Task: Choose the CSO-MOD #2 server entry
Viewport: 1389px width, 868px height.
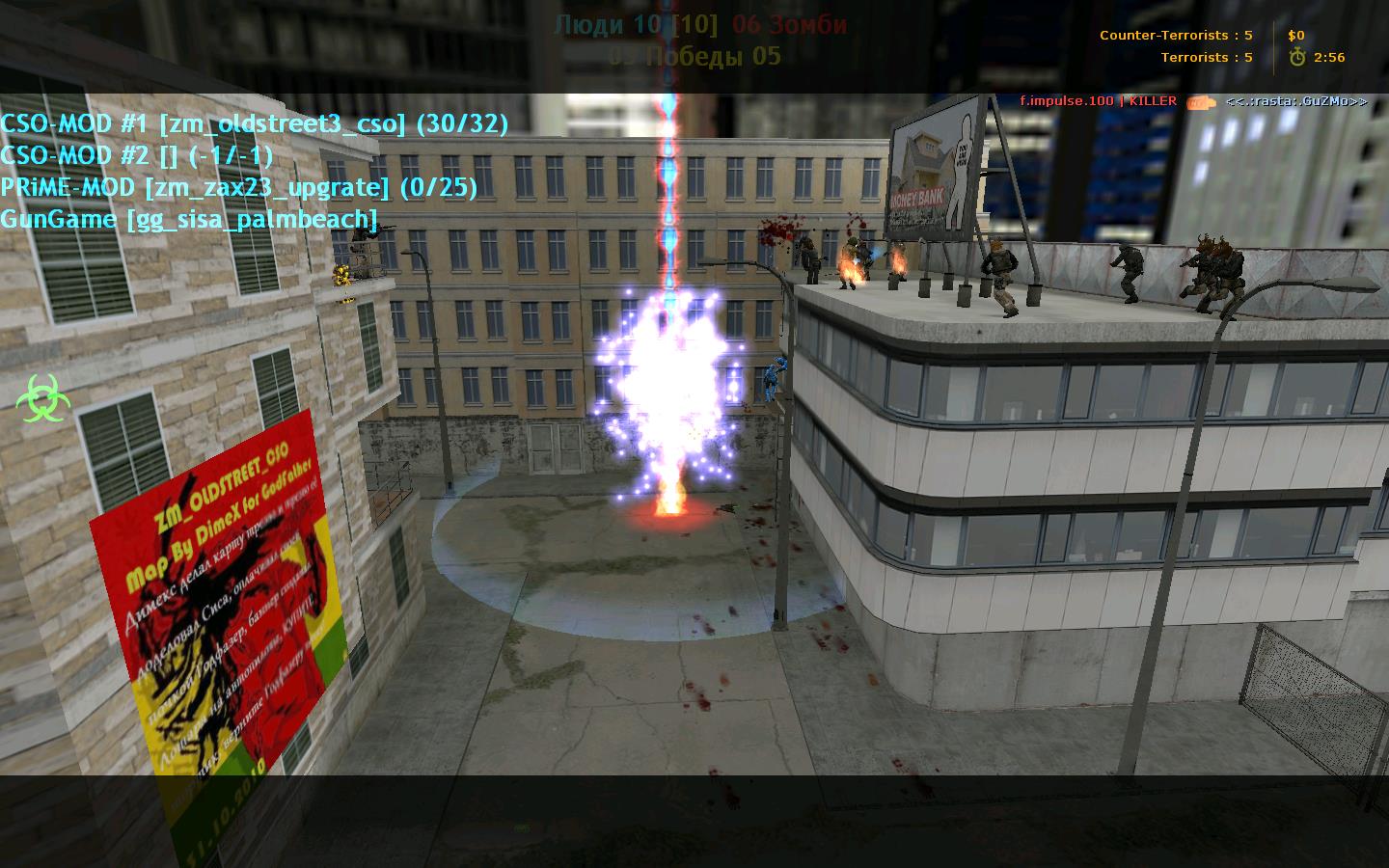Action: click(x=136, y=155)
